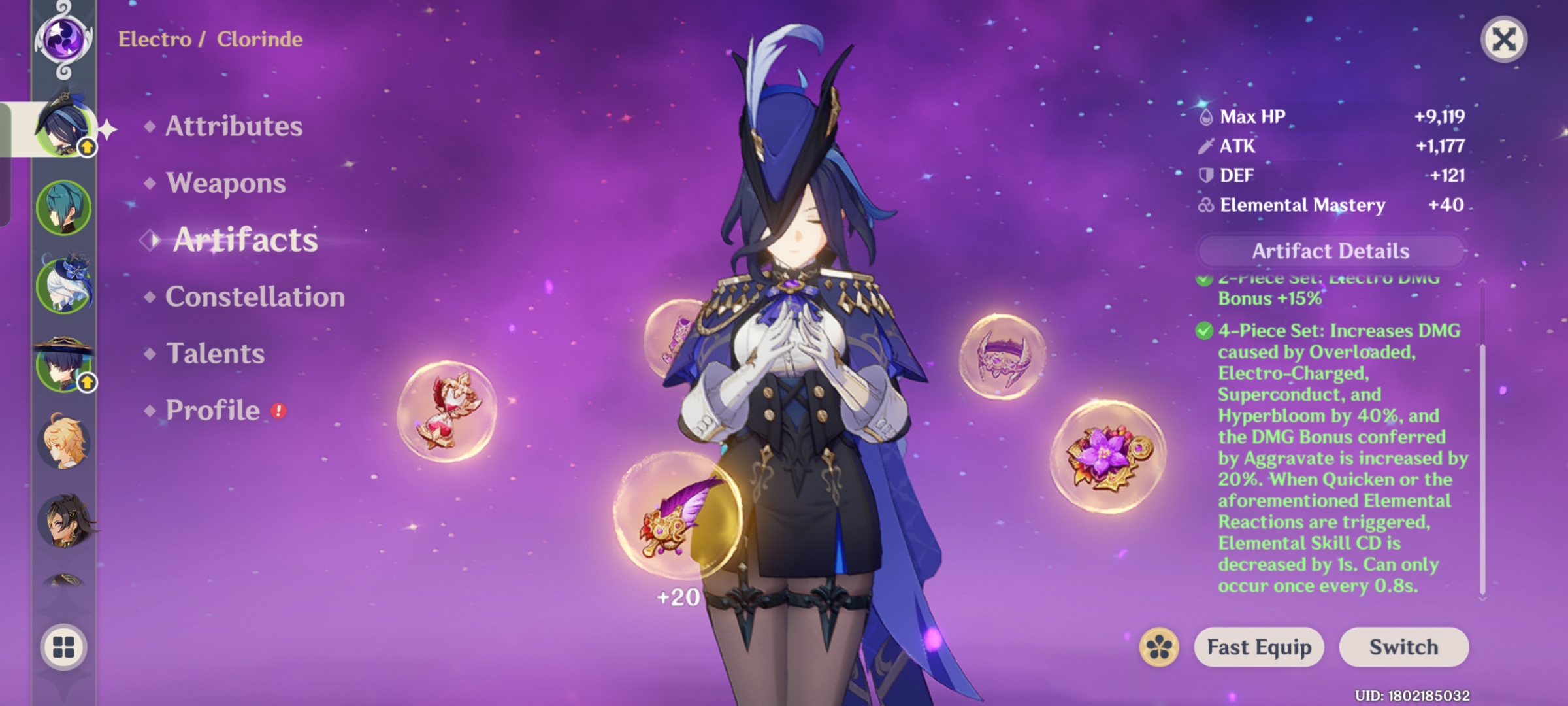This screenshot has height=706, width=1568.
Task: Open the Constellation menu
Action: [255, 297]
